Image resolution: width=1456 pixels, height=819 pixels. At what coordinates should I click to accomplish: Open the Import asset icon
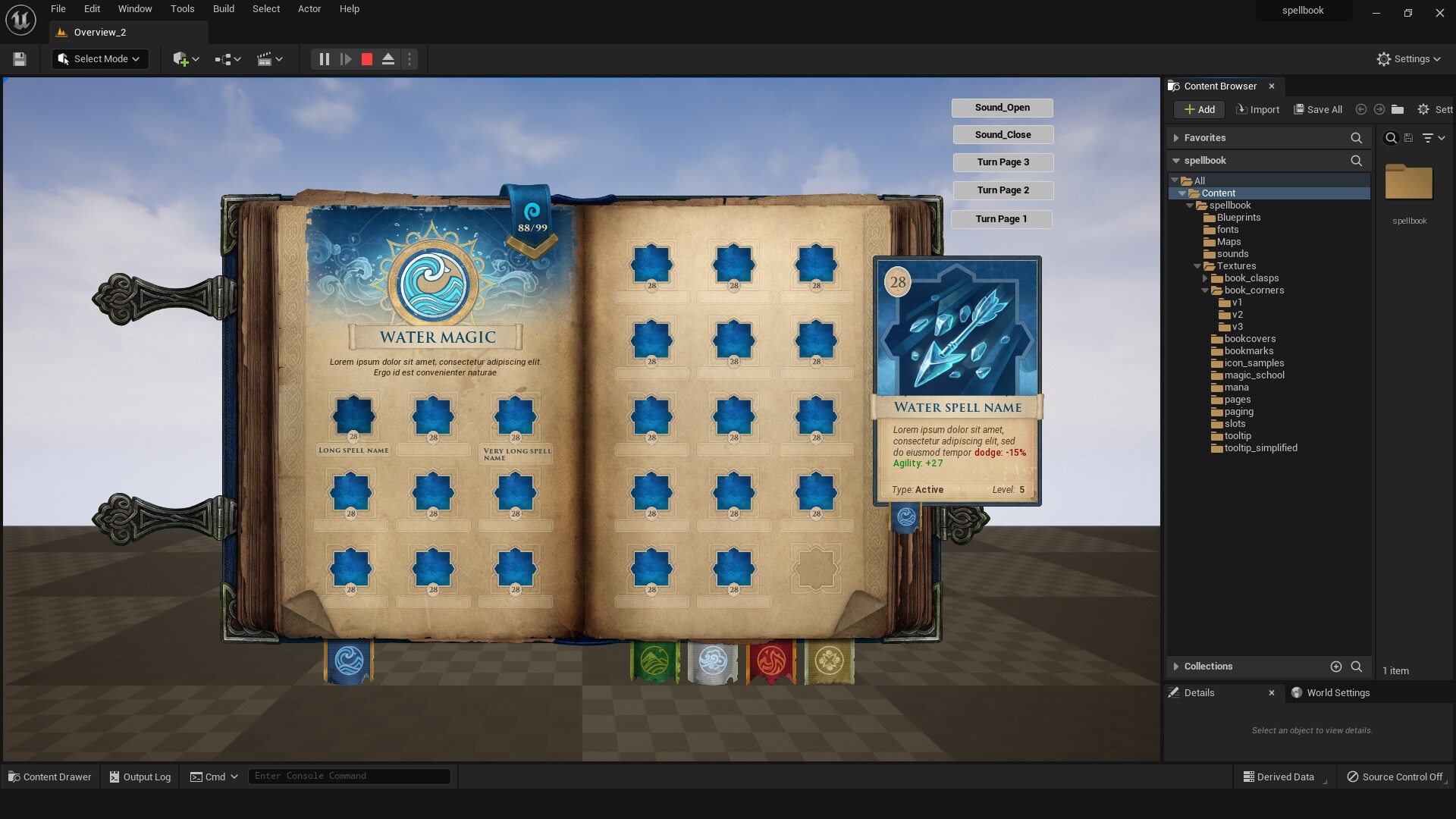tap(1257, 109)
